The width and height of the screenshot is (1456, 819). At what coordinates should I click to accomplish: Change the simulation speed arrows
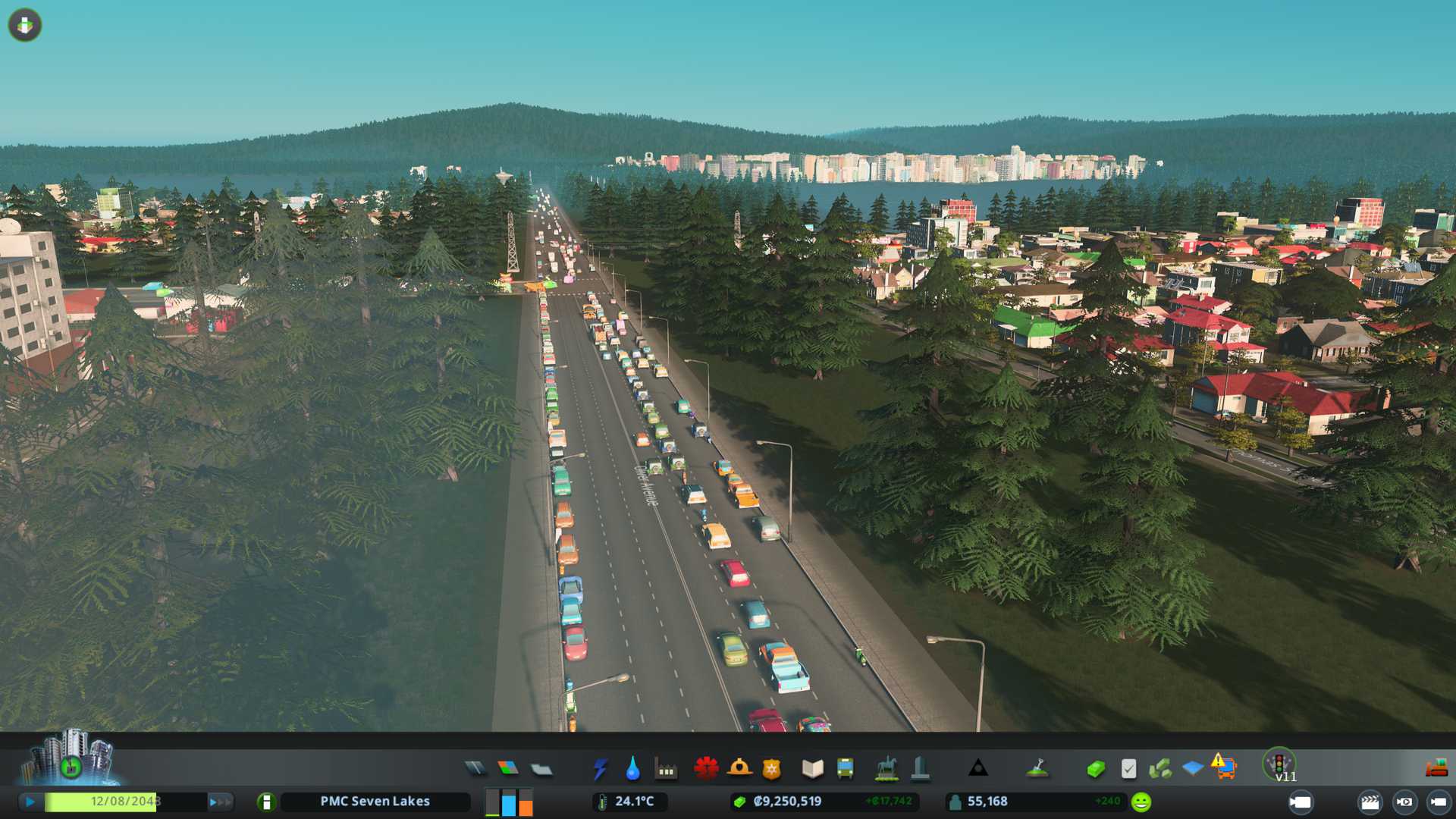pyautogui.click(x=220, y=802)
